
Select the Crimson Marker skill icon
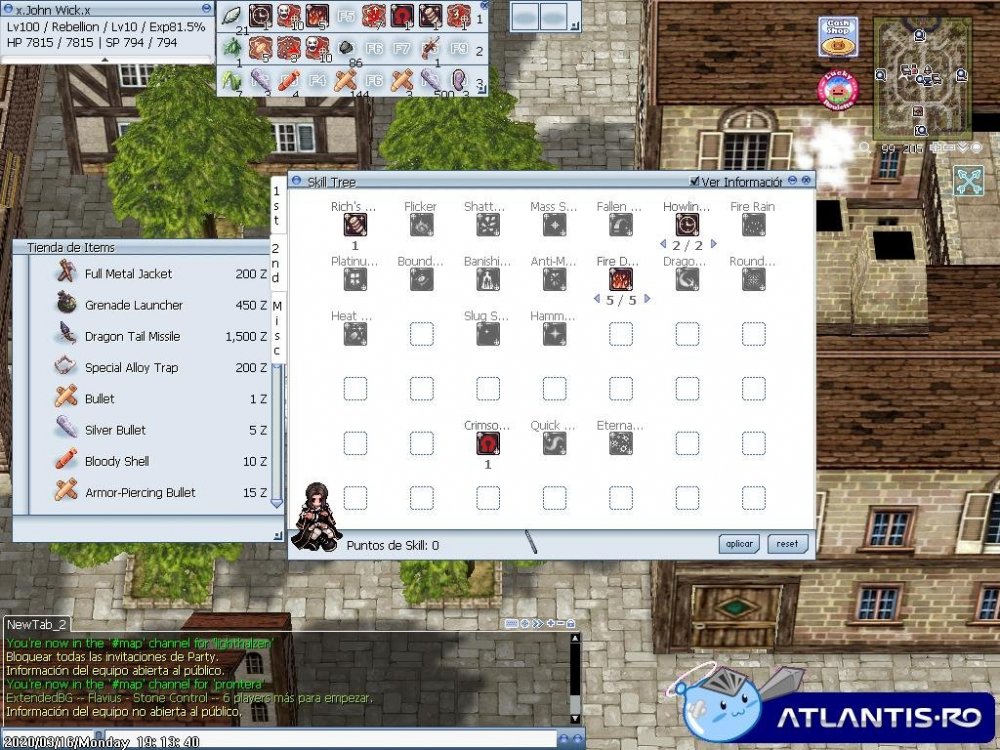click(487, 443)
